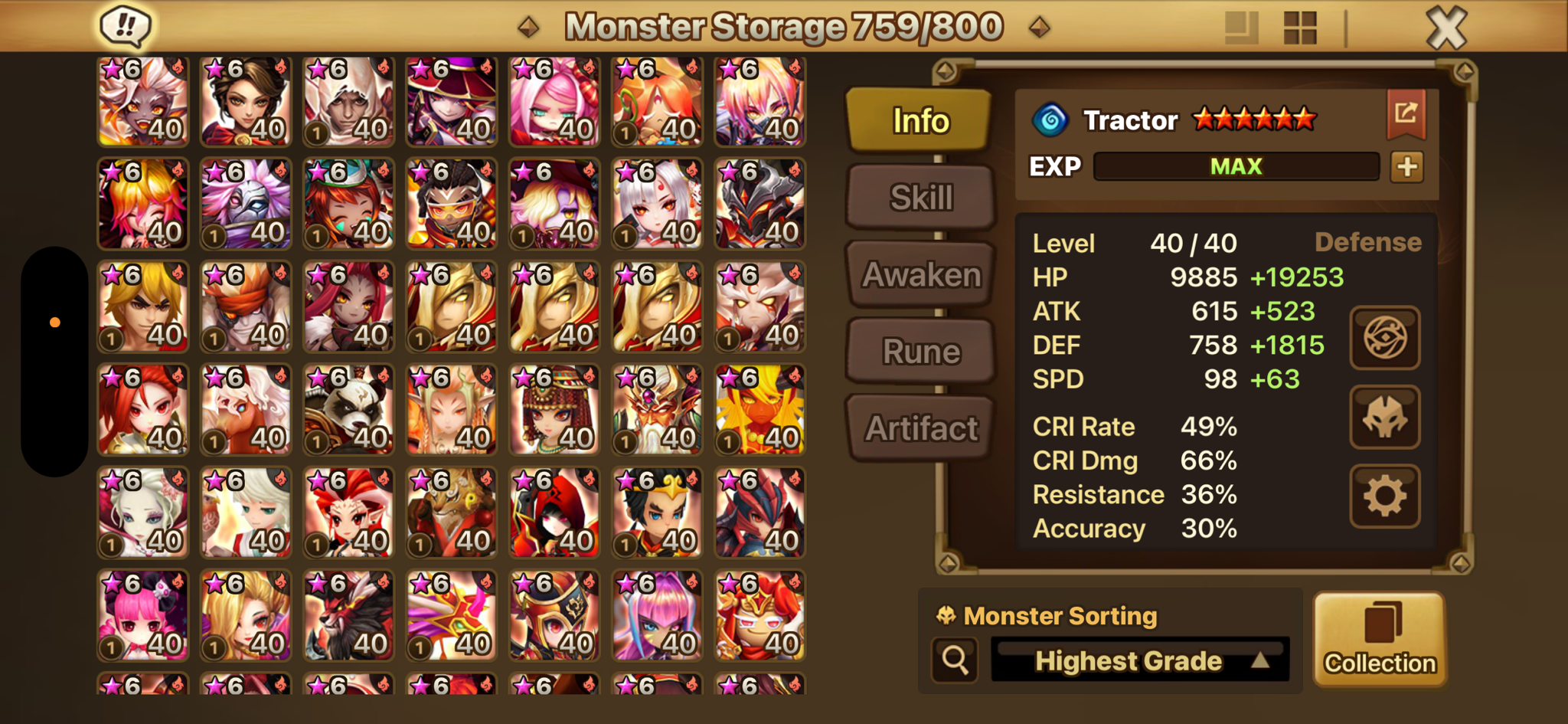Switch to the four-square grid view

(1300, 28)
